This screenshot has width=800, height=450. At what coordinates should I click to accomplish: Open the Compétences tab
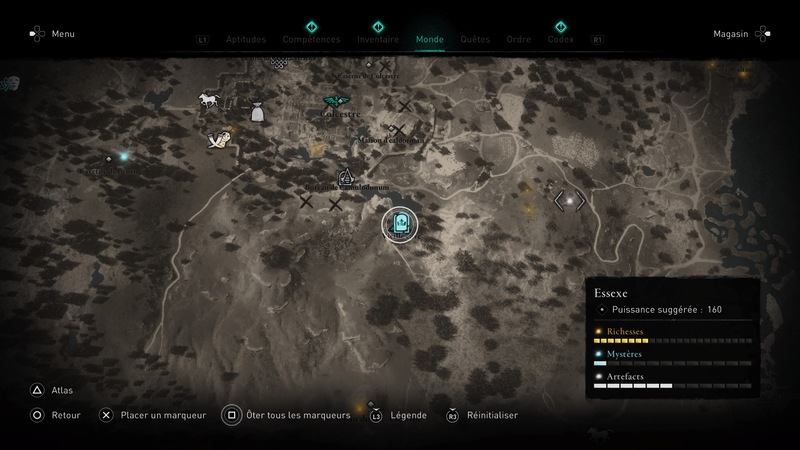click(x=312, y=40)
